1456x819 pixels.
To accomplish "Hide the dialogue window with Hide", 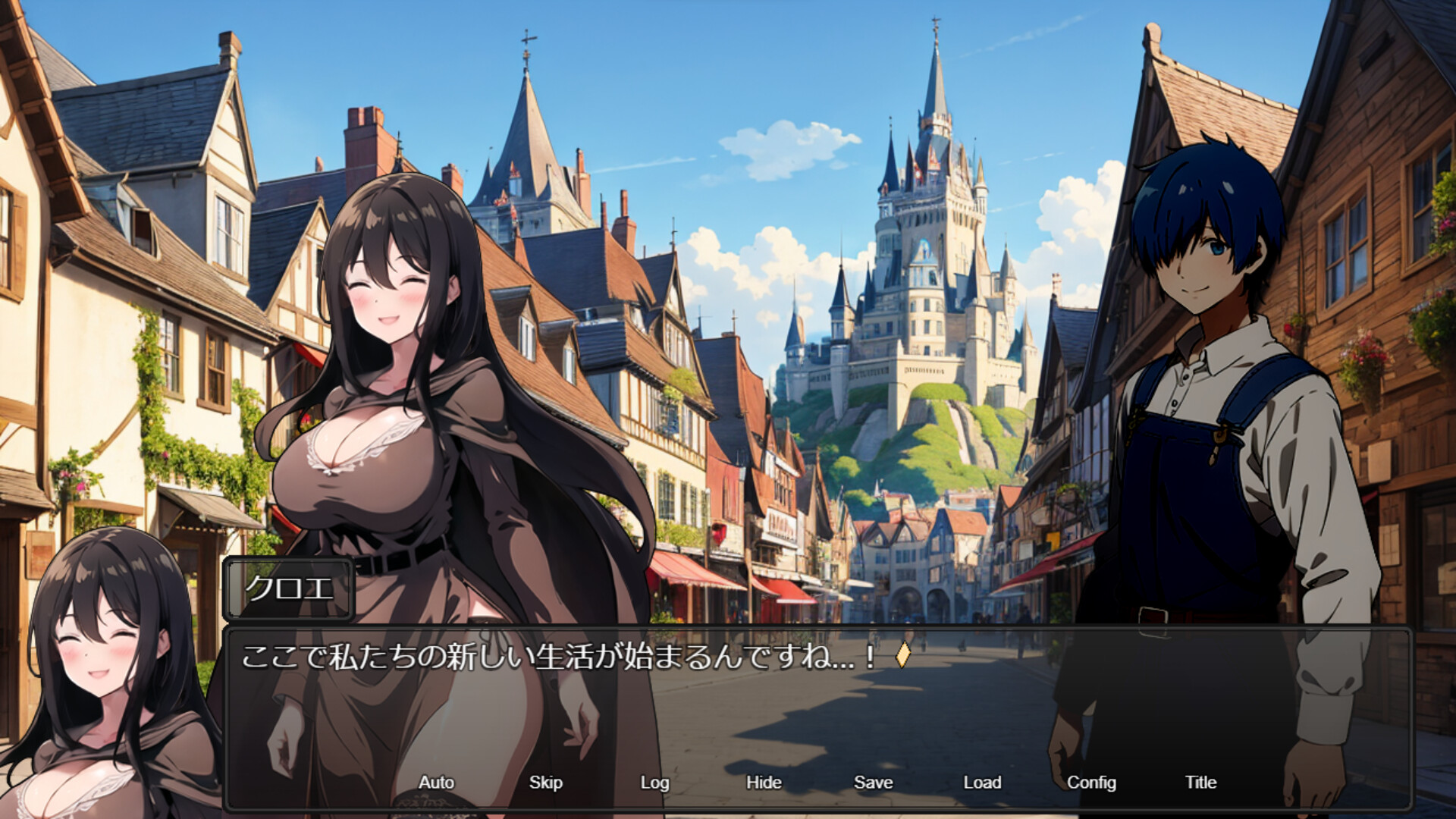I will point(765,782).
